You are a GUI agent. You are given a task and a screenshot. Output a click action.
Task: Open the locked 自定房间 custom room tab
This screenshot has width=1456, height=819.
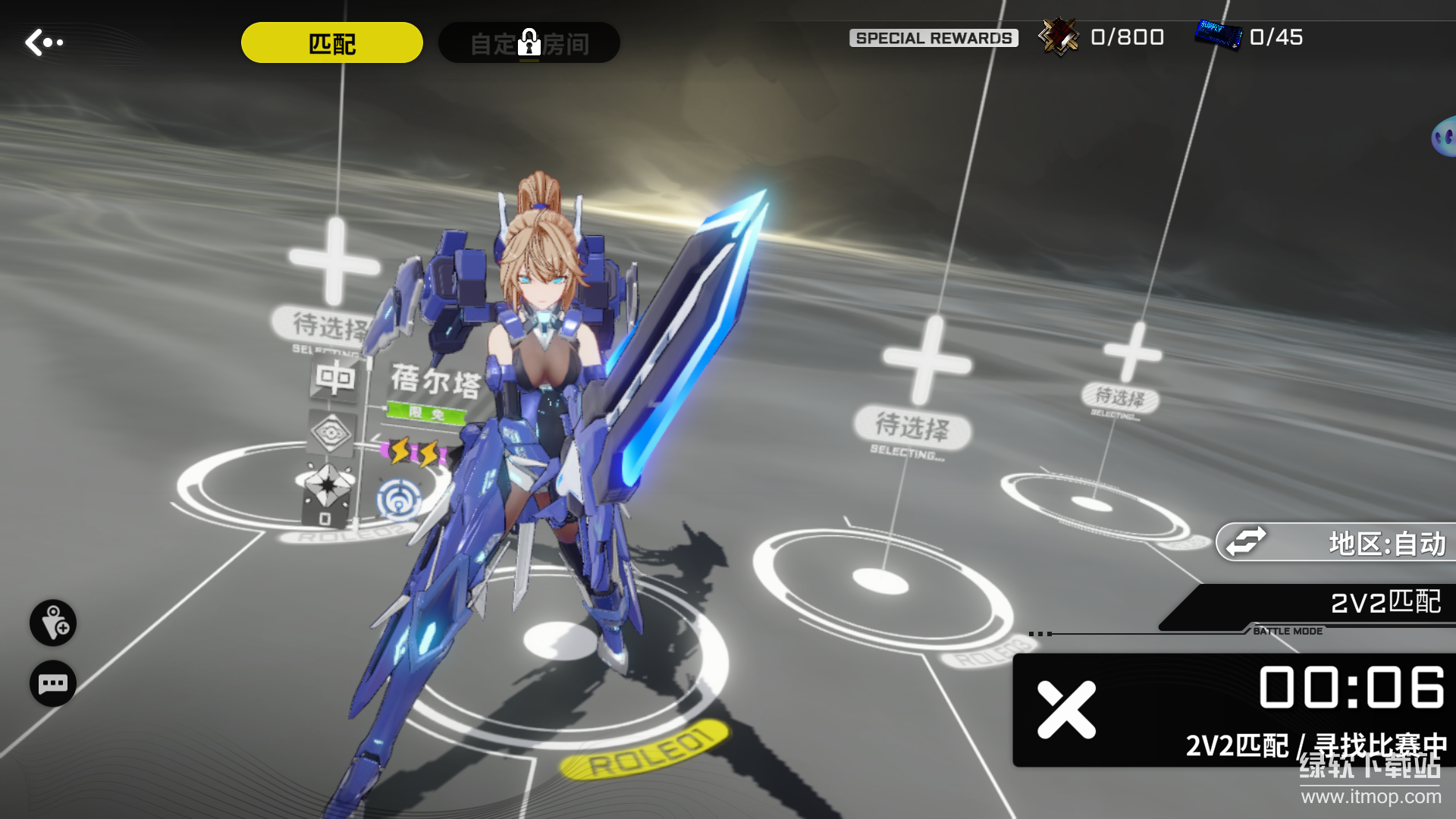click(x=529, y=43)
